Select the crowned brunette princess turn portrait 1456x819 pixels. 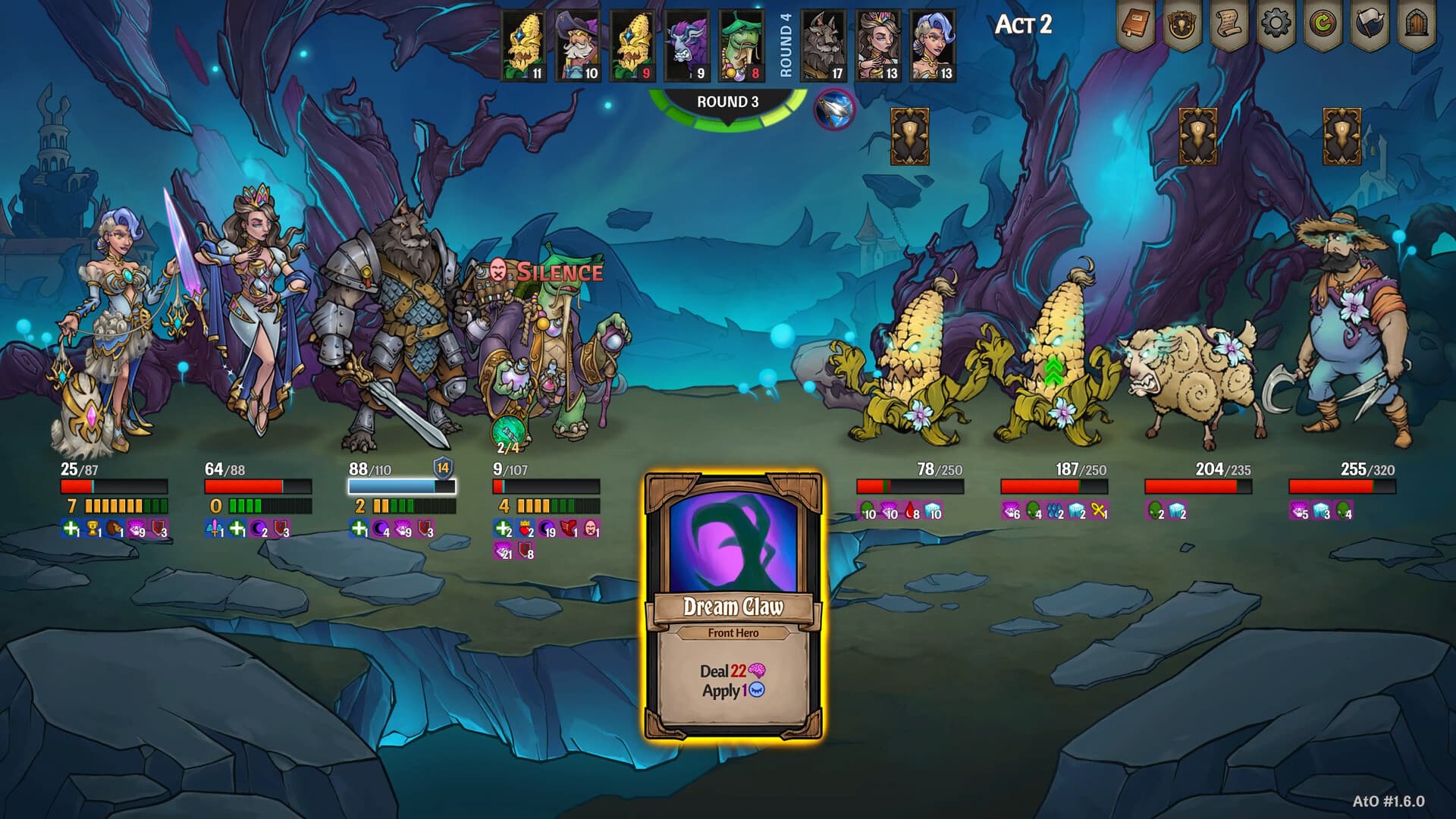tap(879, 46)
